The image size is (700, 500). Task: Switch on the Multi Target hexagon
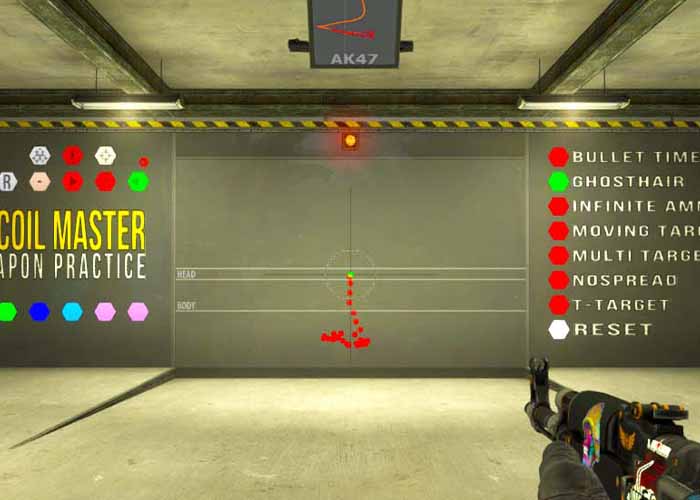pos(558,256)
